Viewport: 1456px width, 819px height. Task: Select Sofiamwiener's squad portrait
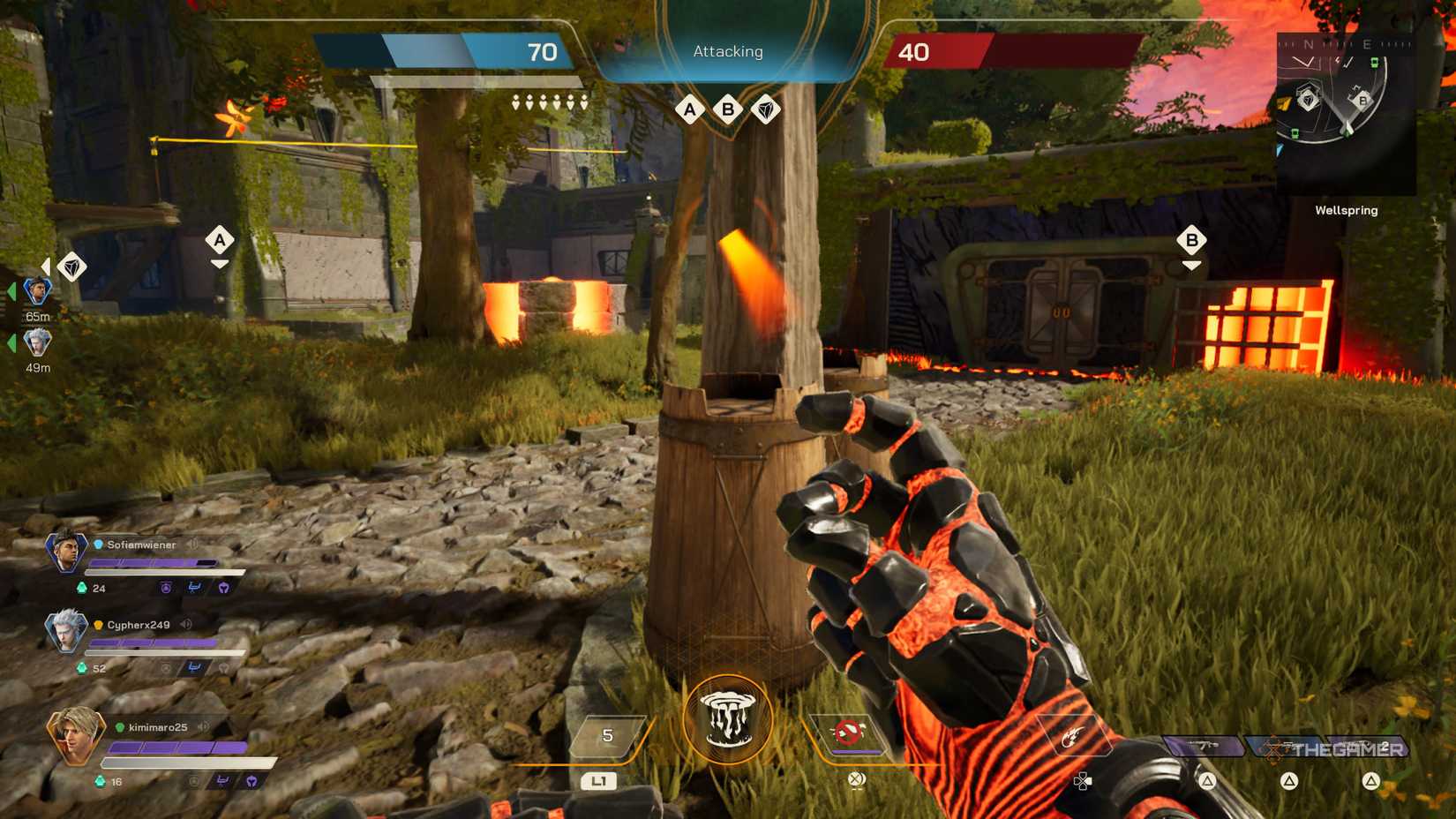[66, 551]
